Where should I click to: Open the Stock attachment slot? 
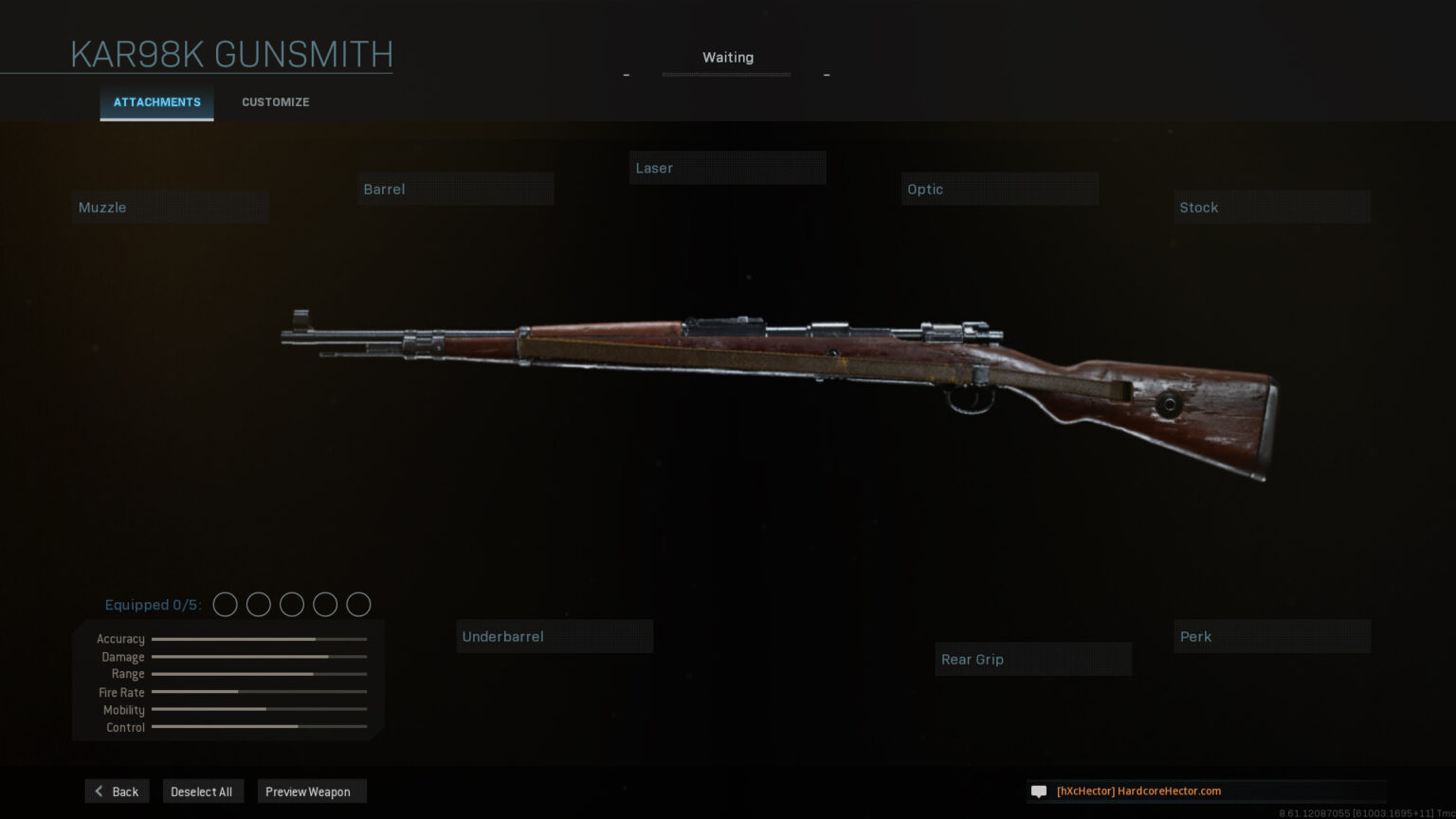[x=1271, y=207]
